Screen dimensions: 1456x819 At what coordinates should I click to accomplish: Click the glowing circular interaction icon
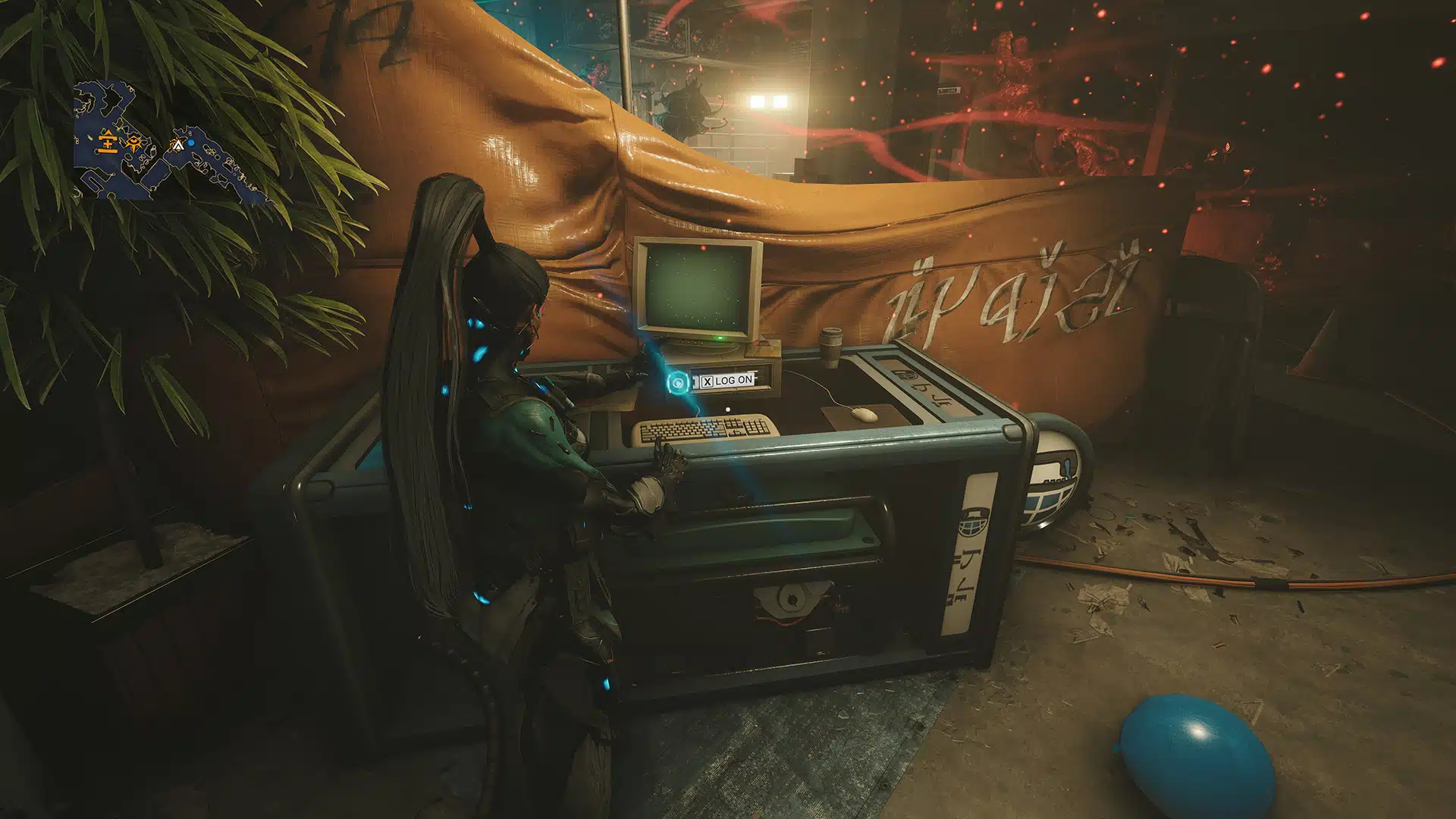(677, 382)
